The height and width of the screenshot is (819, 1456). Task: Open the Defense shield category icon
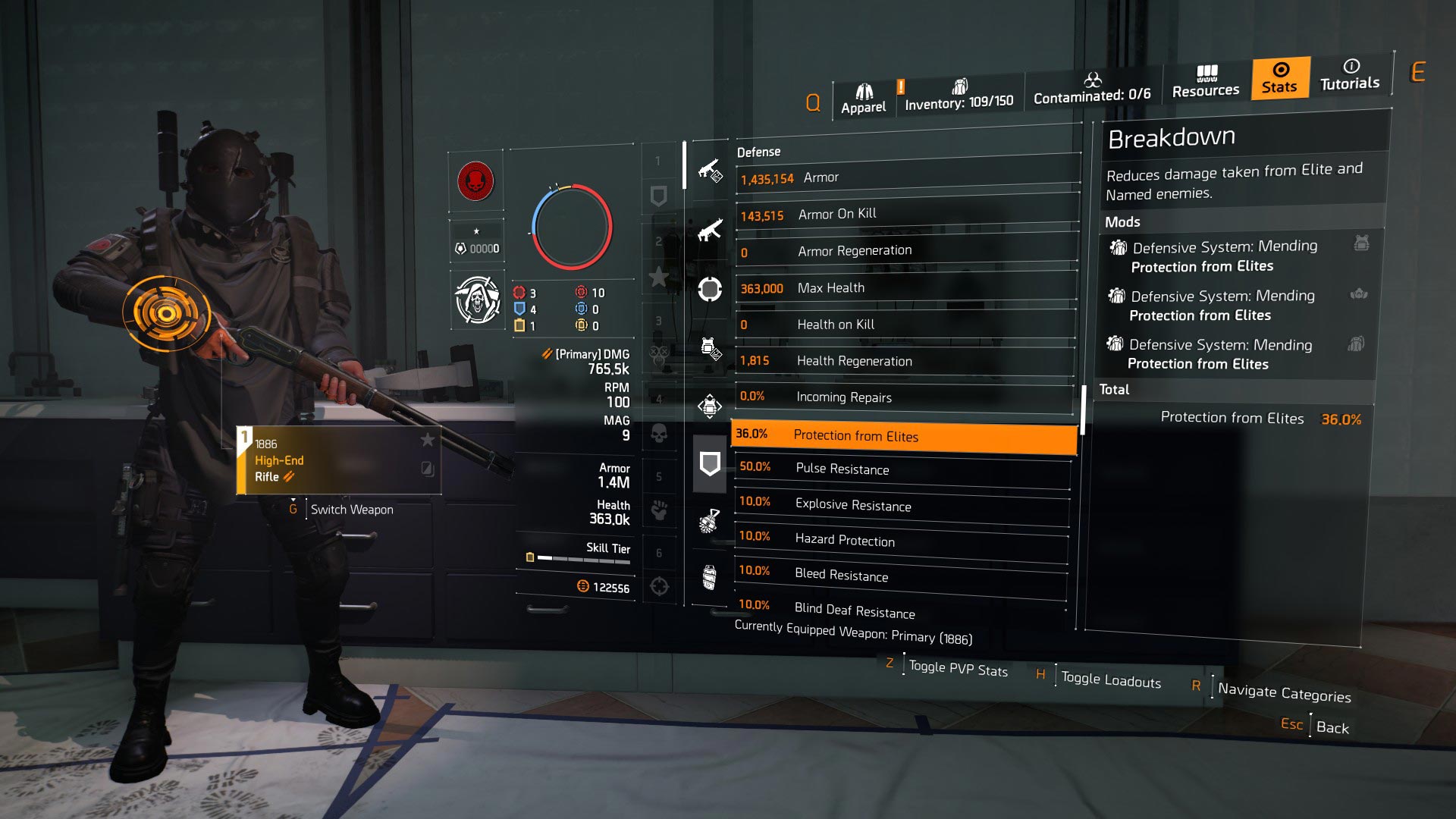pos(710,463)
